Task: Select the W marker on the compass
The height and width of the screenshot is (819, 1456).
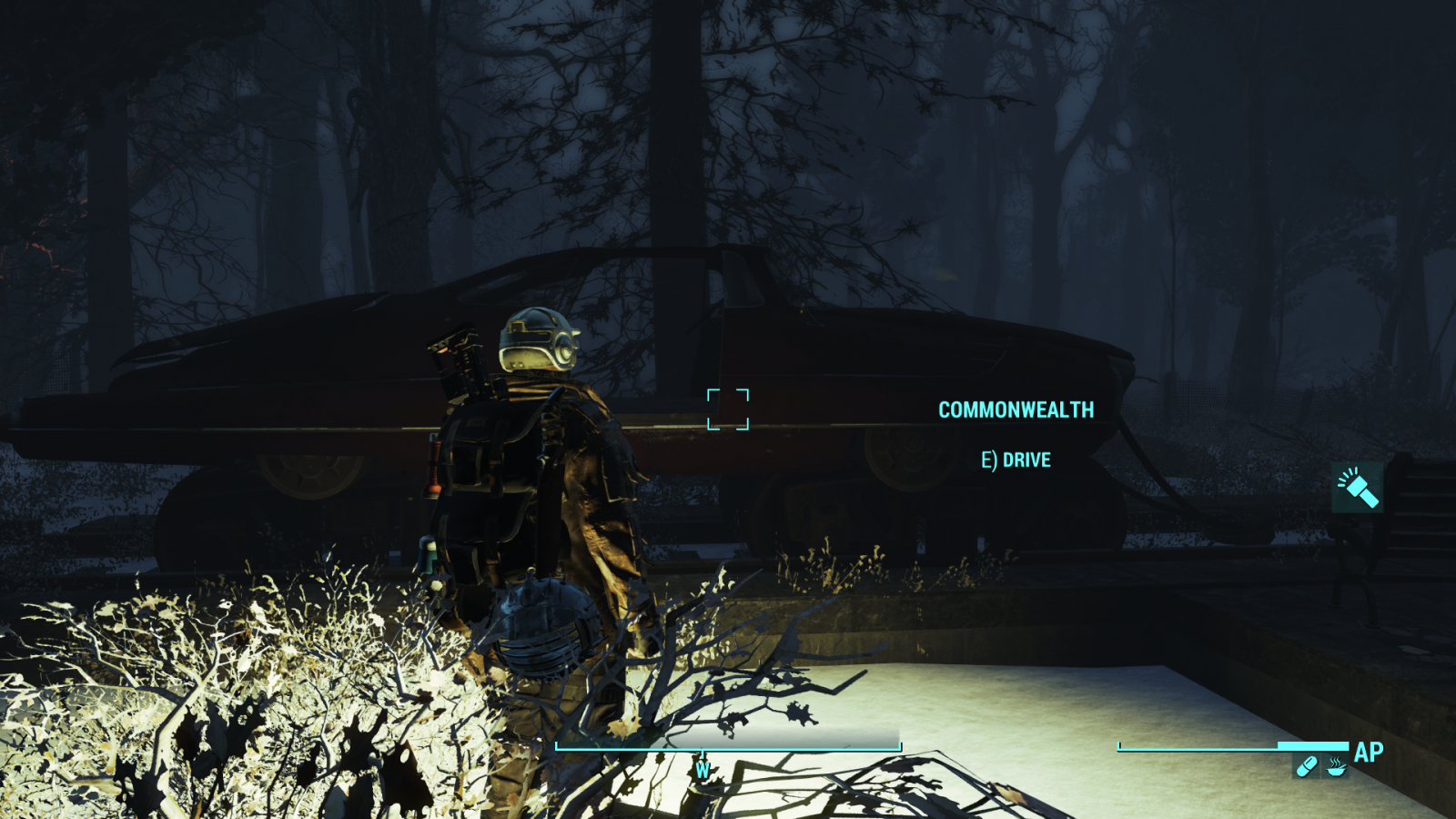Action: [702, 770]
